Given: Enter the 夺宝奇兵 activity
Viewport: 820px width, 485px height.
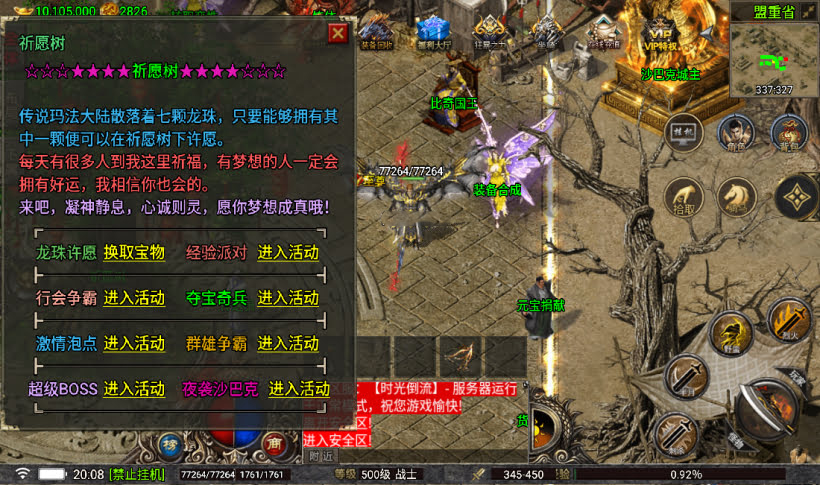Looking at the screenshot, I should pos(288,298).
